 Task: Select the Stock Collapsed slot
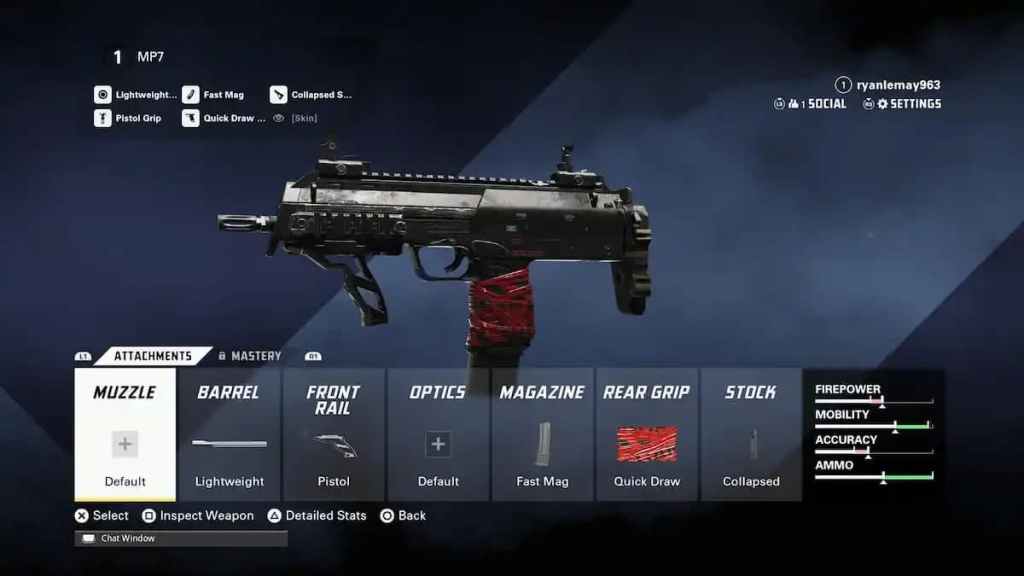(x=751, y=434)
